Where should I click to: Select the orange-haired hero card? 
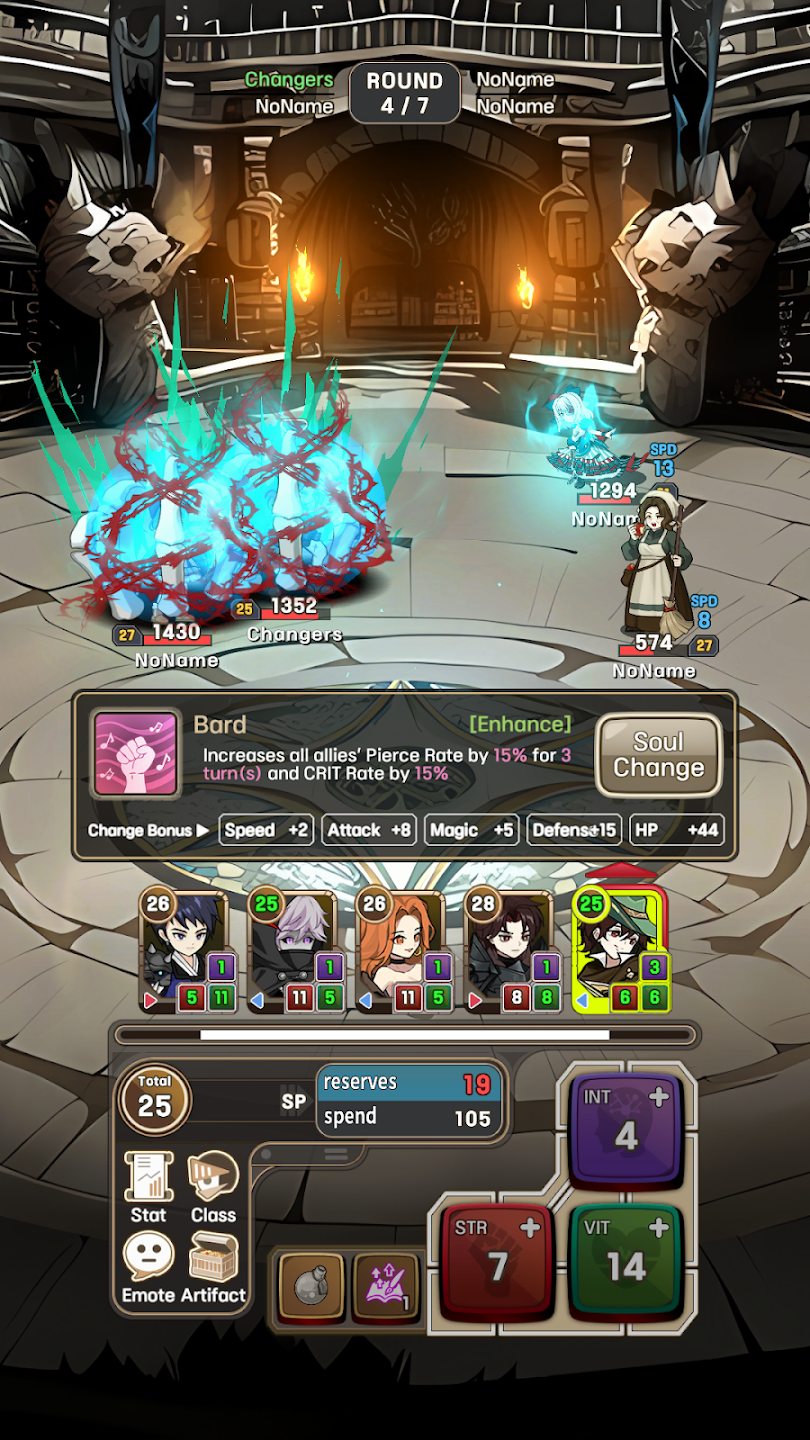click(404, 952)
